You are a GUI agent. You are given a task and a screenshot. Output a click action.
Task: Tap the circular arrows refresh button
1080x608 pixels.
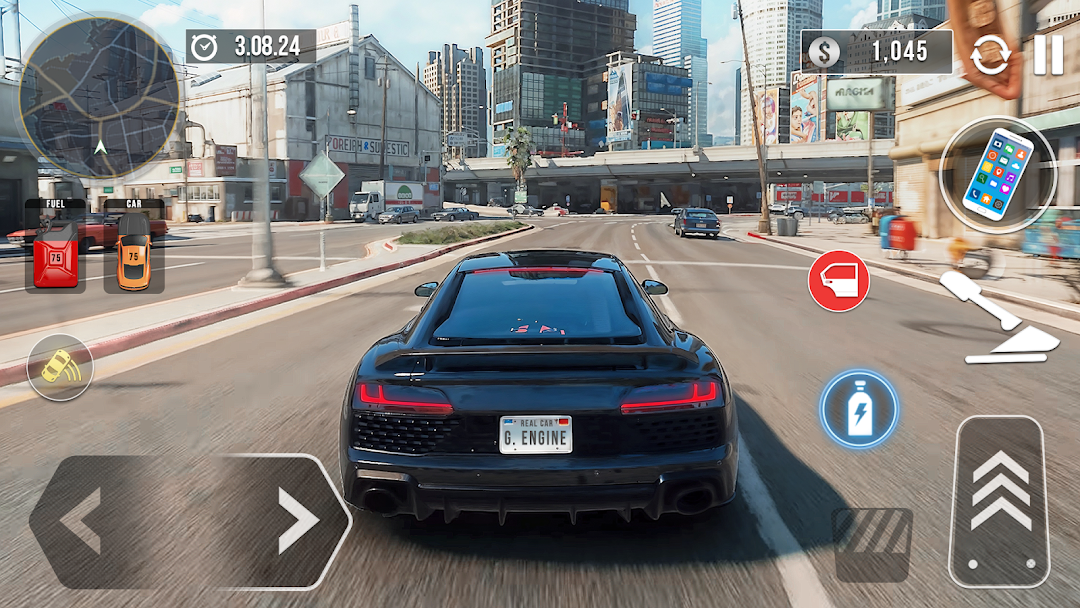[x=990, y=55]
